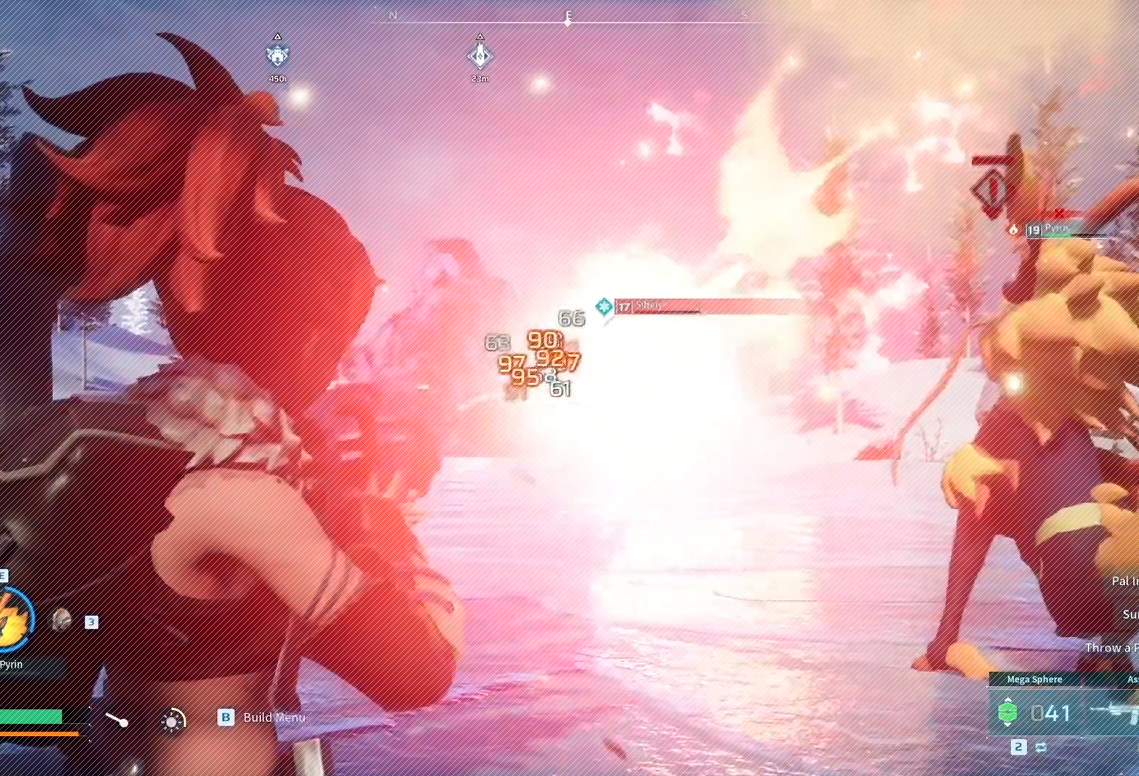Select the assault rifle weapon slot
Viewport: 1139px width, 776px height.
click(1116, 712)
